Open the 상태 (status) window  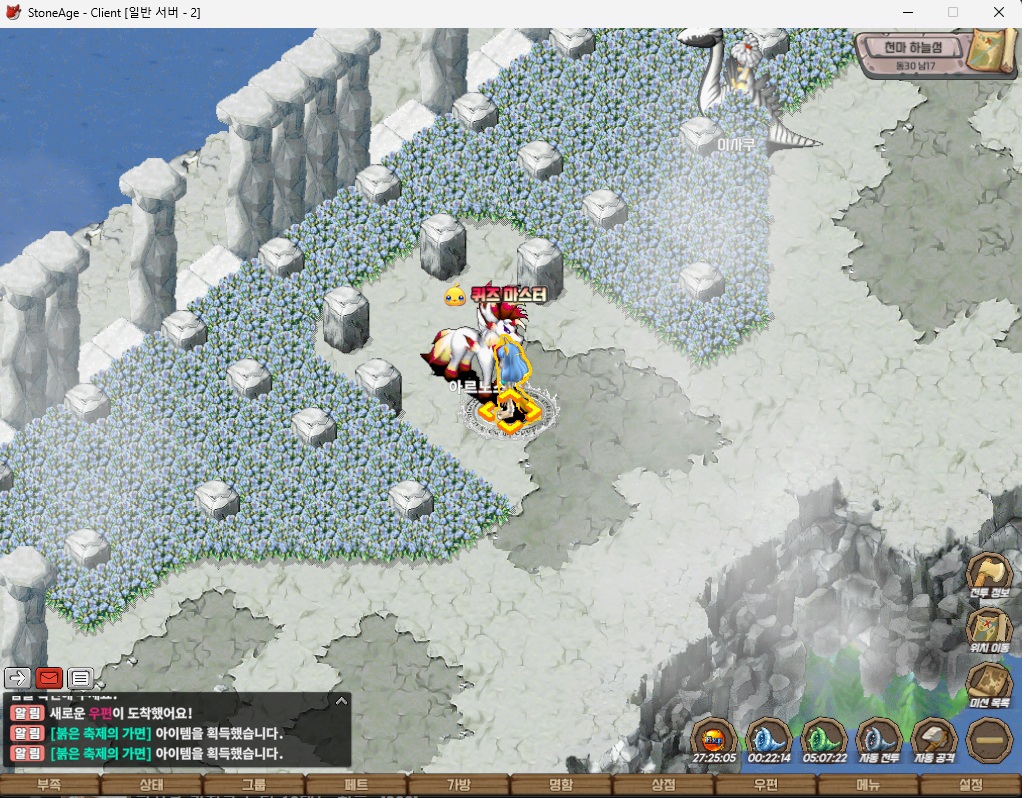(x=151, y=785)
